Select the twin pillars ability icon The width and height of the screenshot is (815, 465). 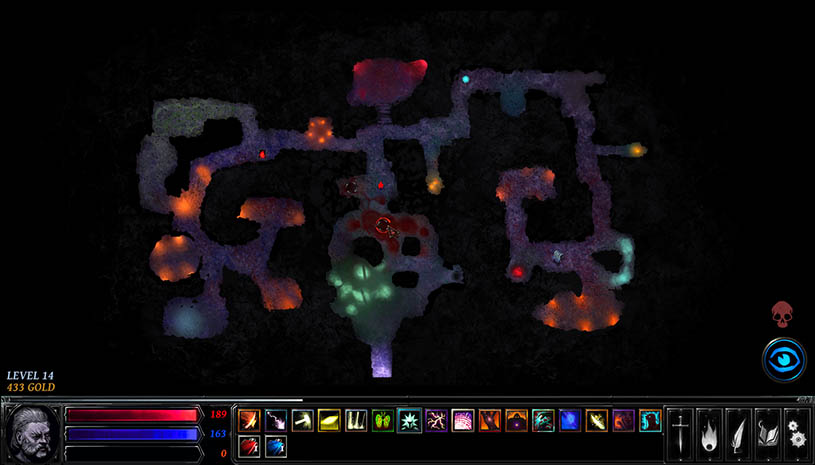356,421
